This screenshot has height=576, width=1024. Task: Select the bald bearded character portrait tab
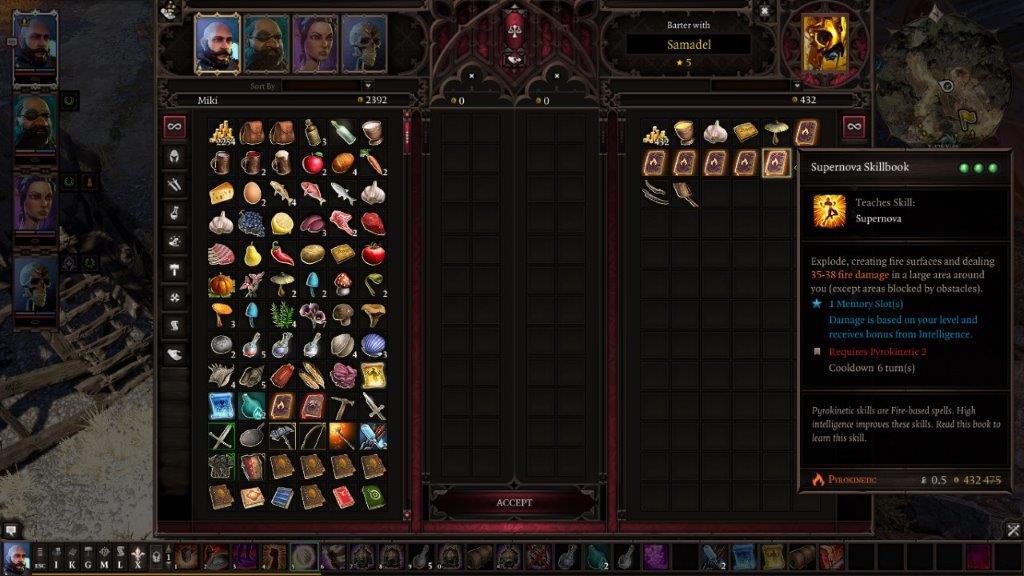[x=217, y=43]
